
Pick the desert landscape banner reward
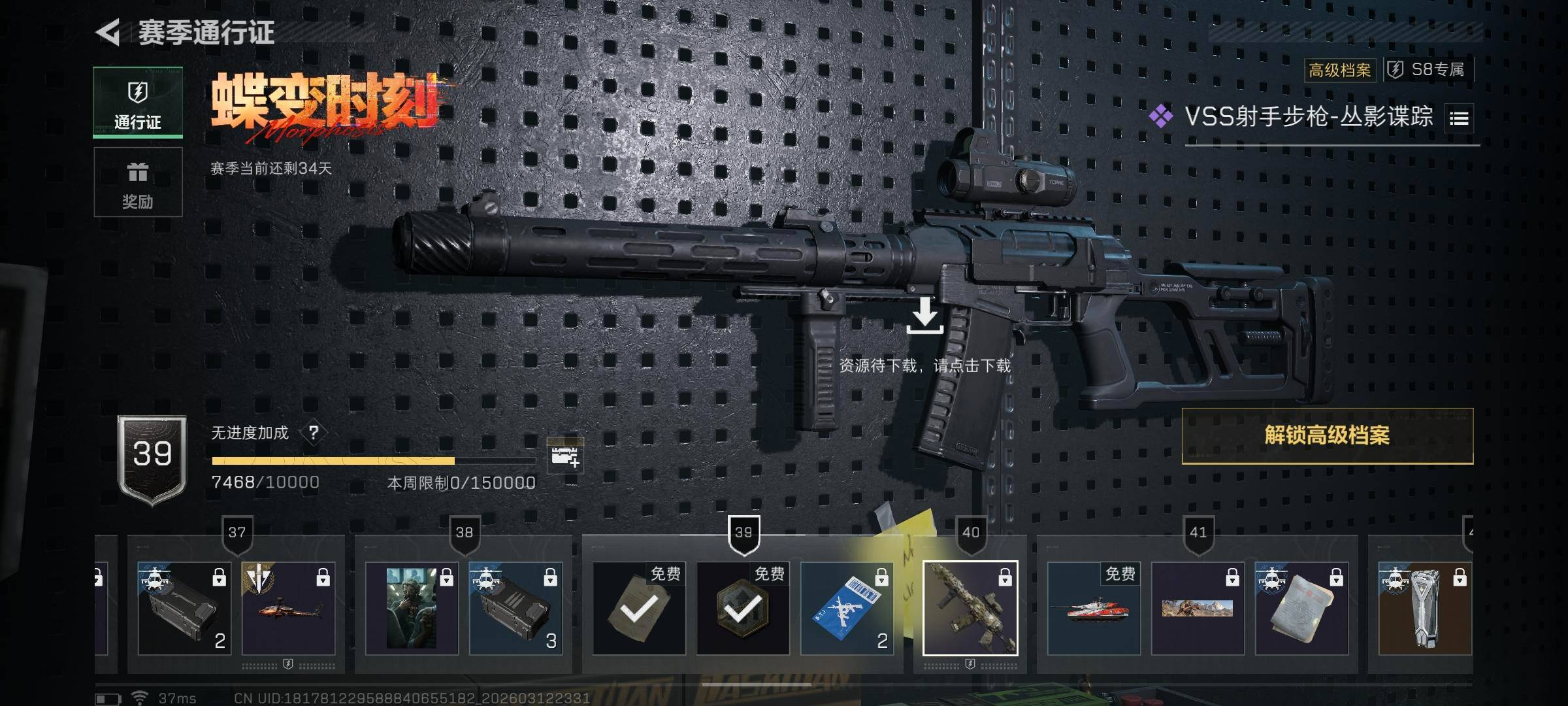pyautogui.click(x=1198, y=609)
